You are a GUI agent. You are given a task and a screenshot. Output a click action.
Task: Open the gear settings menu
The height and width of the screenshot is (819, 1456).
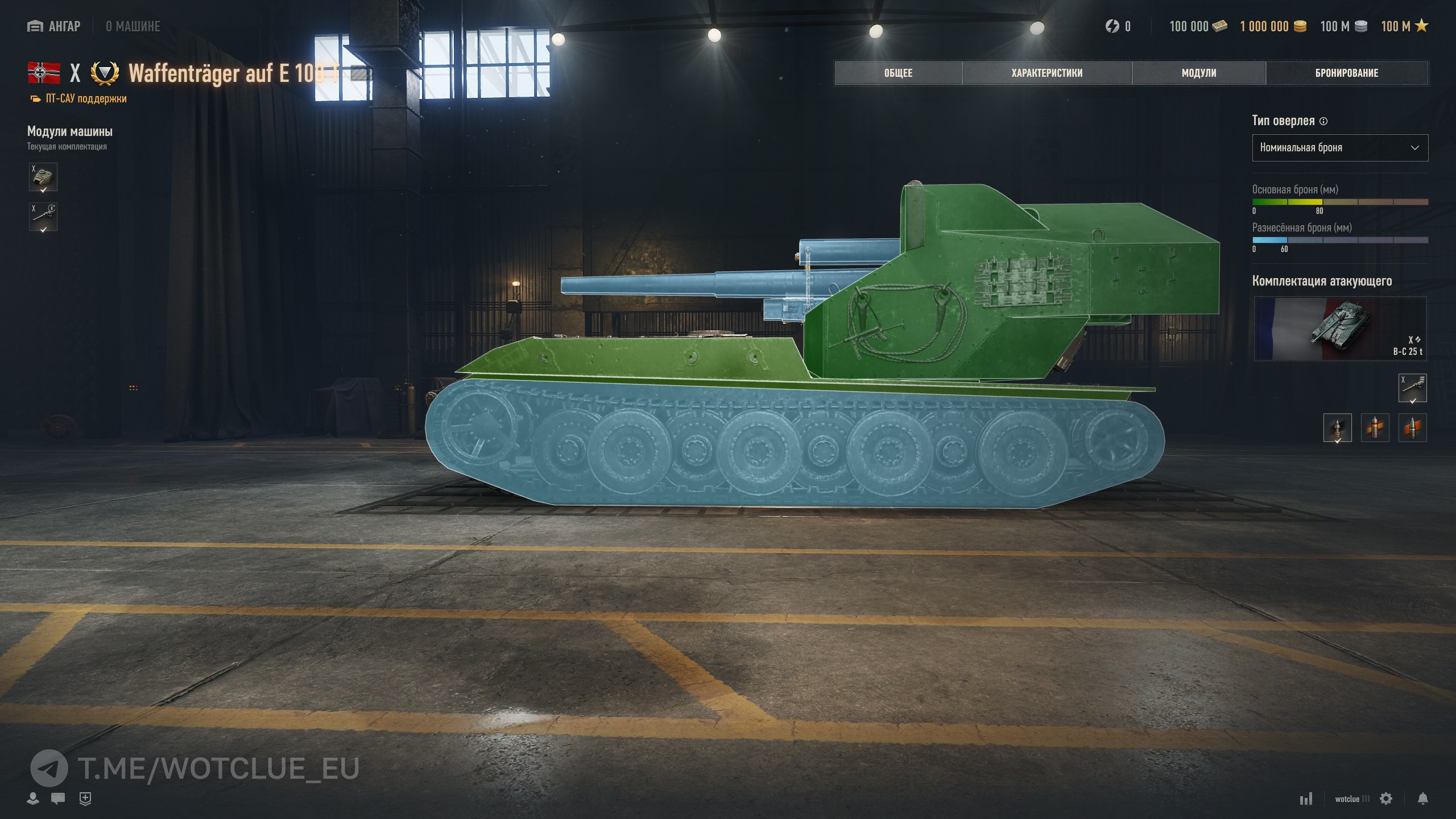pyautogui.click(x=1386, y=799)
